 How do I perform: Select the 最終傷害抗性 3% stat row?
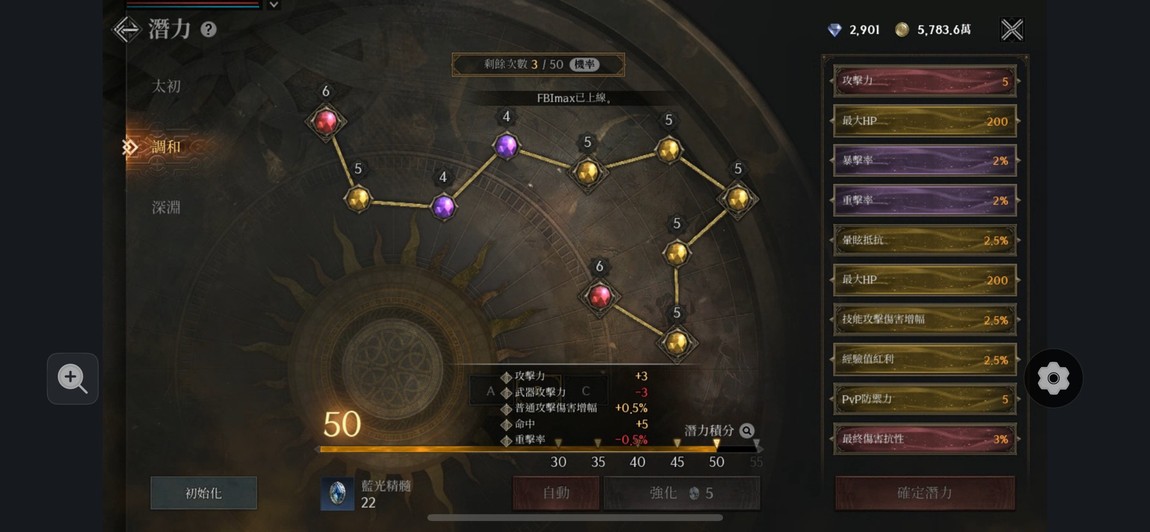pos(925,439)
